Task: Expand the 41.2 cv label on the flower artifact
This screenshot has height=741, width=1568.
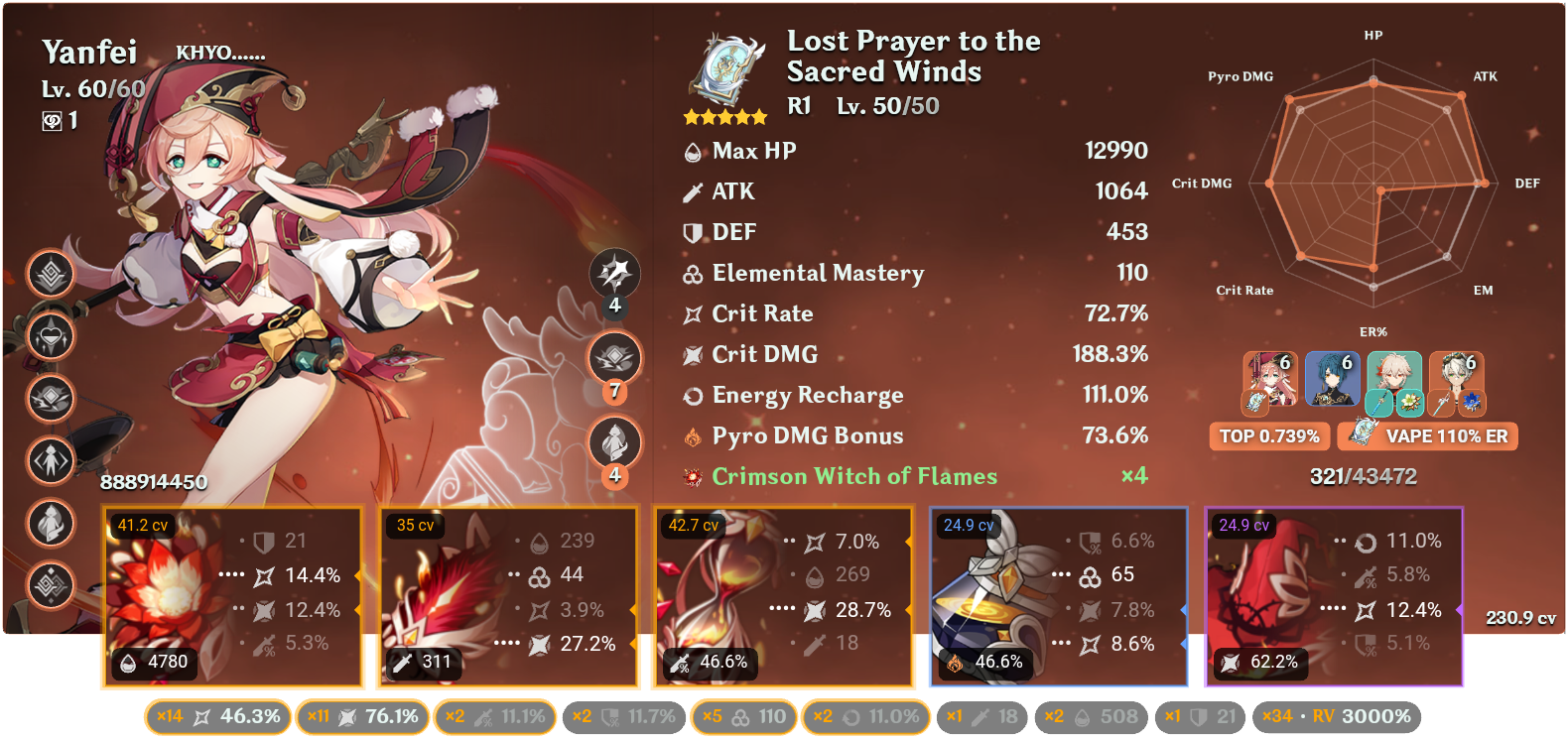Action: [x=143, y=527]
